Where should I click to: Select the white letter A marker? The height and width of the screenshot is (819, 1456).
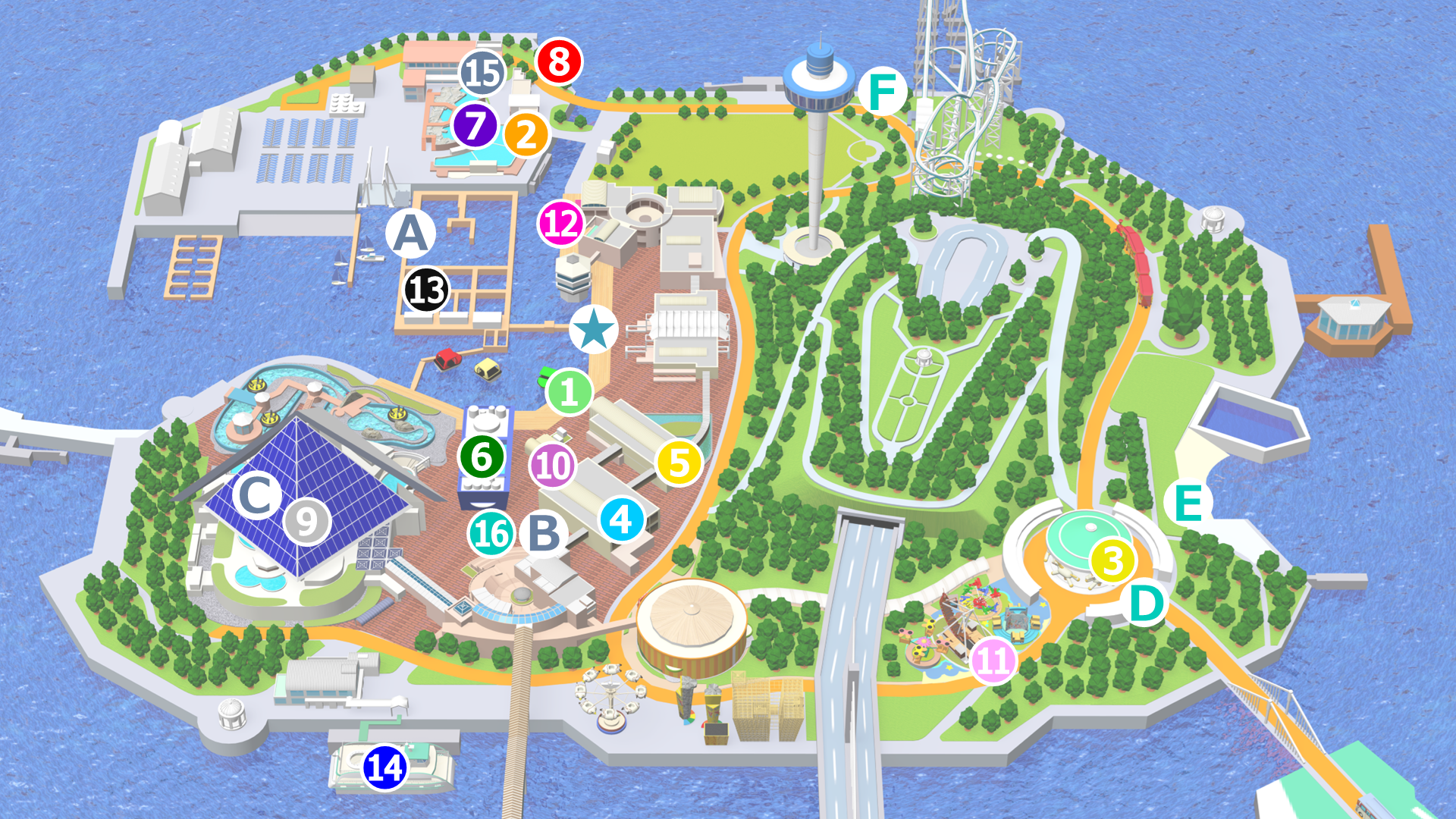coord(410,233)
